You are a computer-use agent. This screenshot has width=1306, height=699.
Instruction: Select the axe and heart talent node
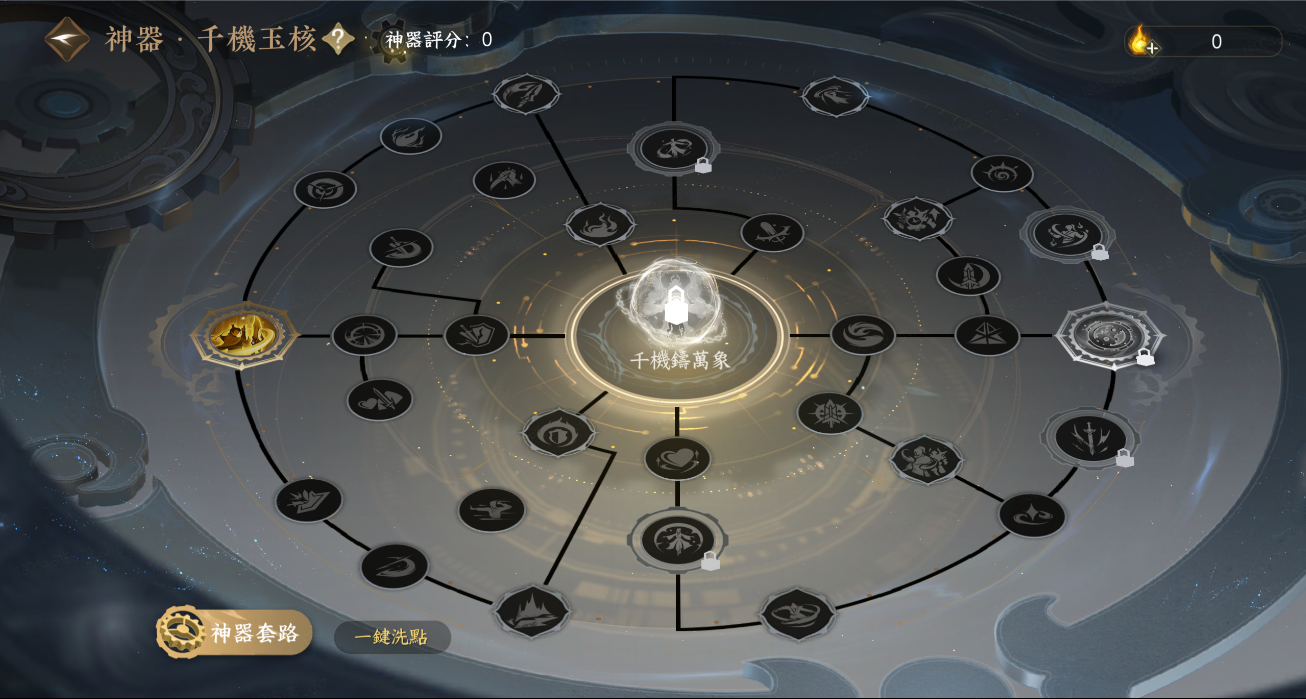pos(380,400)
